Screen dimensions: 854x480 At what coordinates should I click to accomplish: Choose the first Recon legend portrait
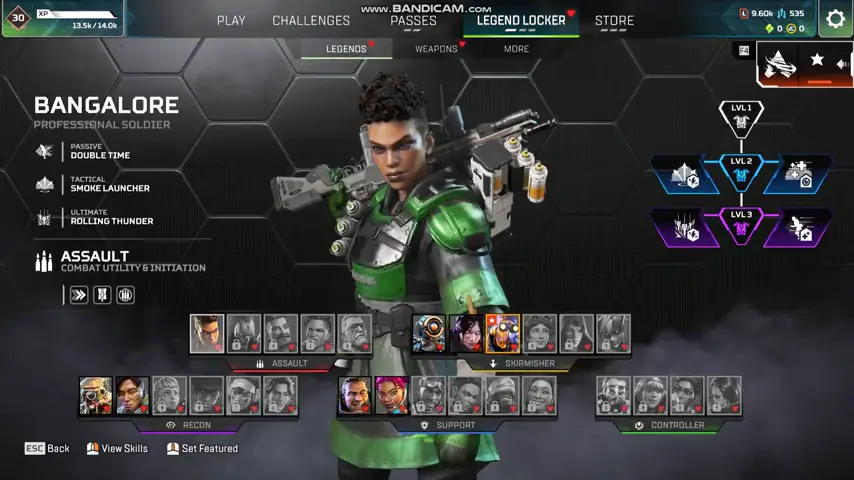[96, 396]
